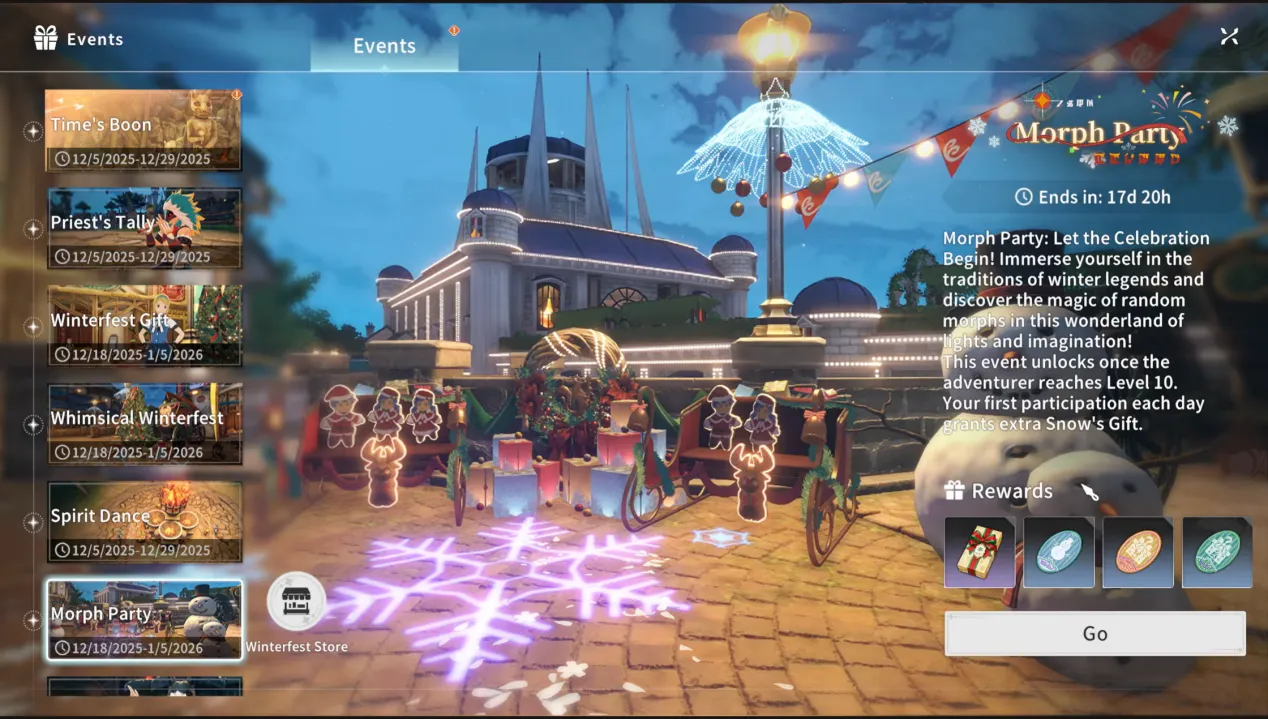
Task: Click the Go button
Action: tap(1095, 634)
